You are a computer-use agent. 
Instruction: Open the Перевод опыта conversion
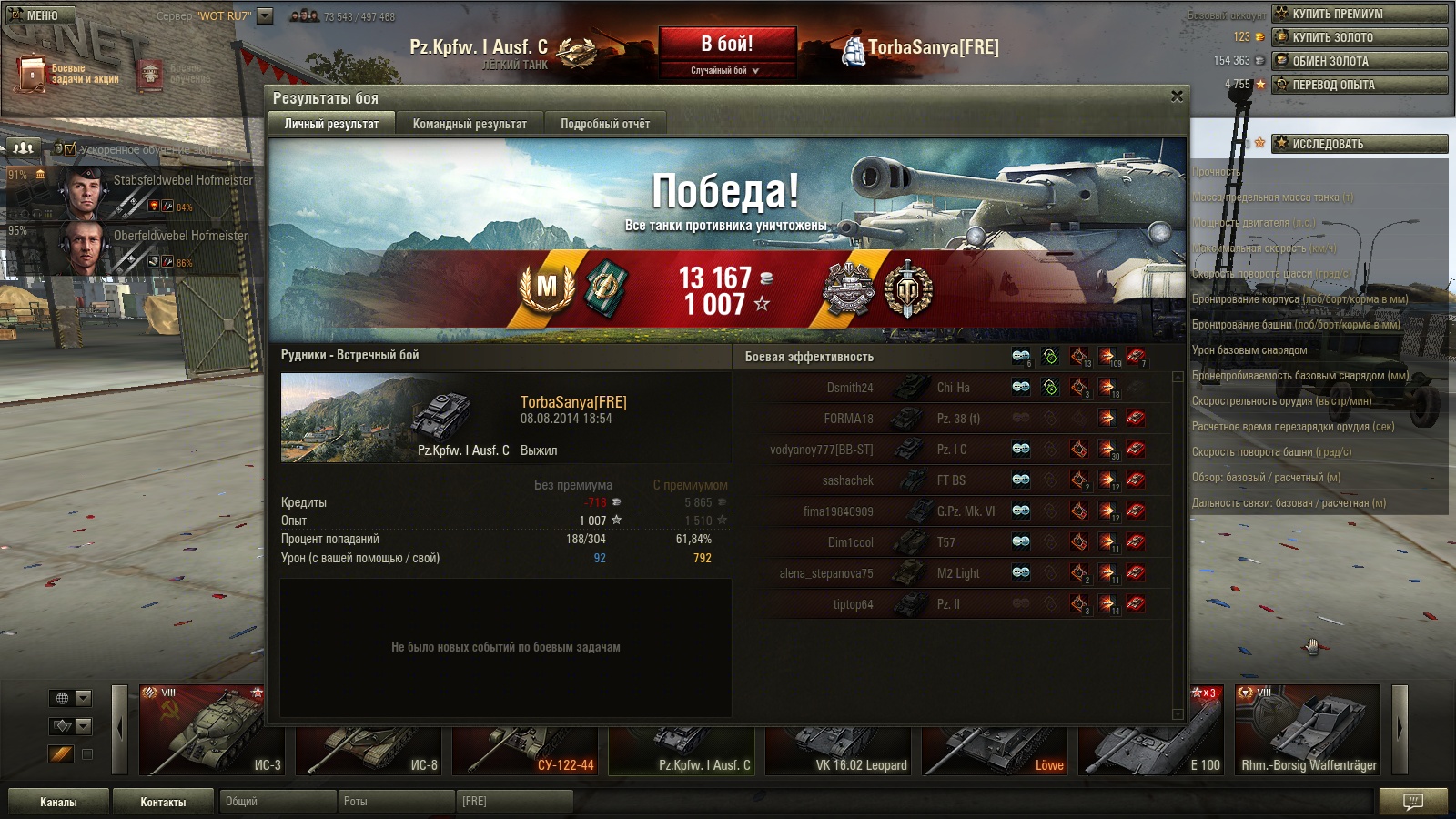coord(1360,85)
